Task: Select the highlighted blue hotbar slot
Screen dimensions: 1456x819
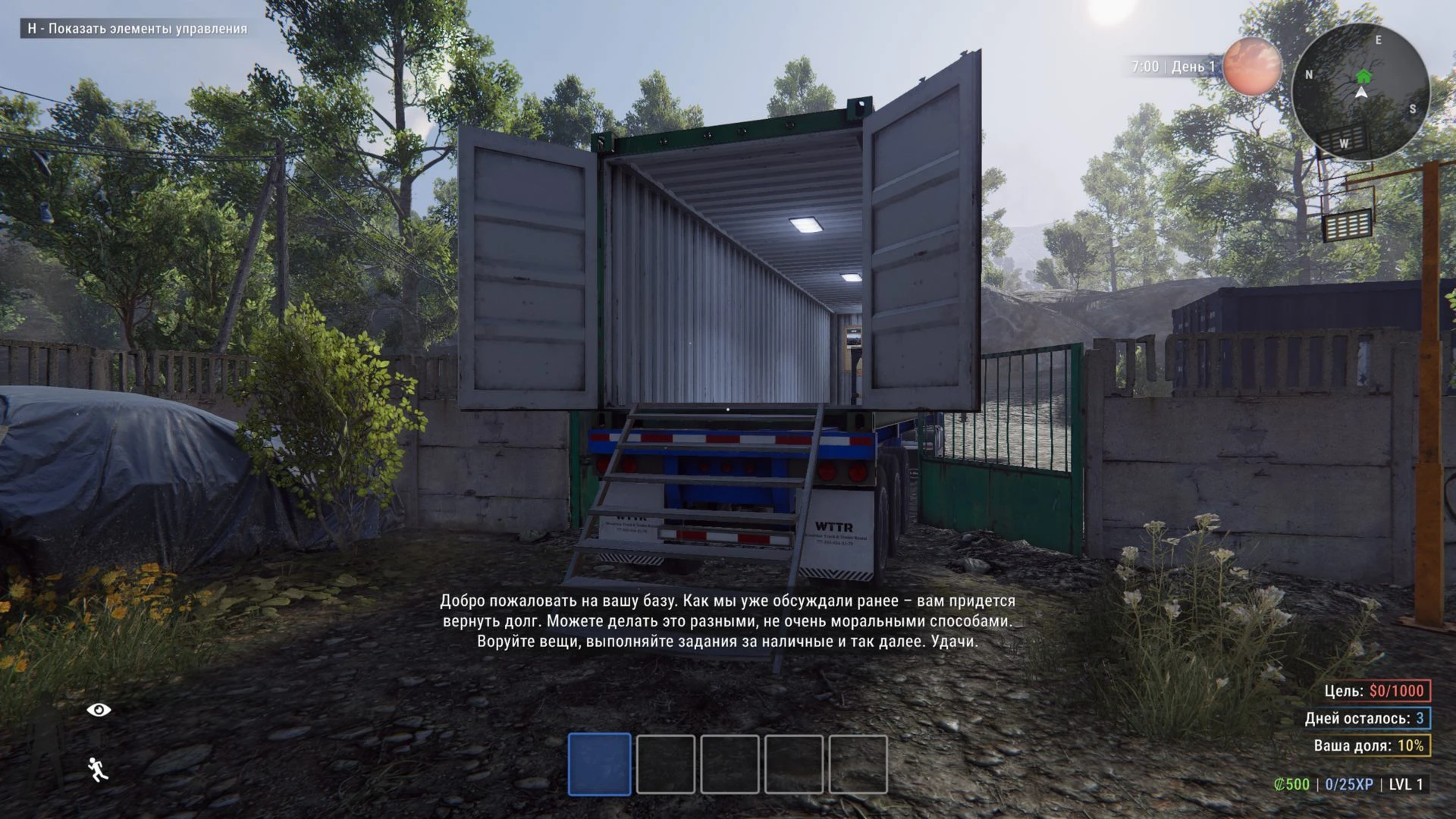Action: 599,764
